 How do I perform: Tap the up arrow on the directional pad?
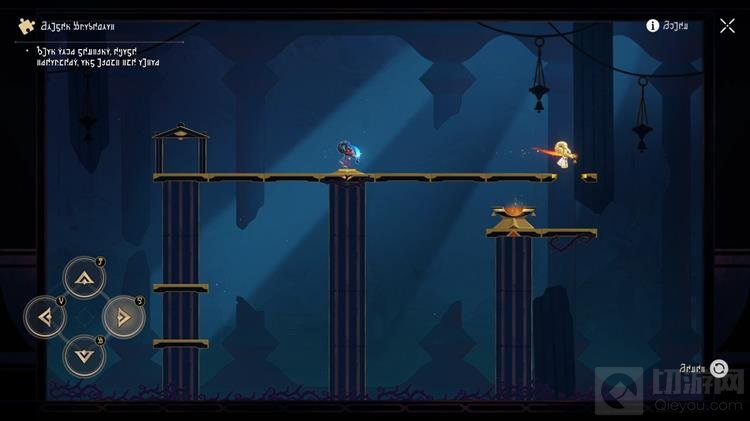84,278
